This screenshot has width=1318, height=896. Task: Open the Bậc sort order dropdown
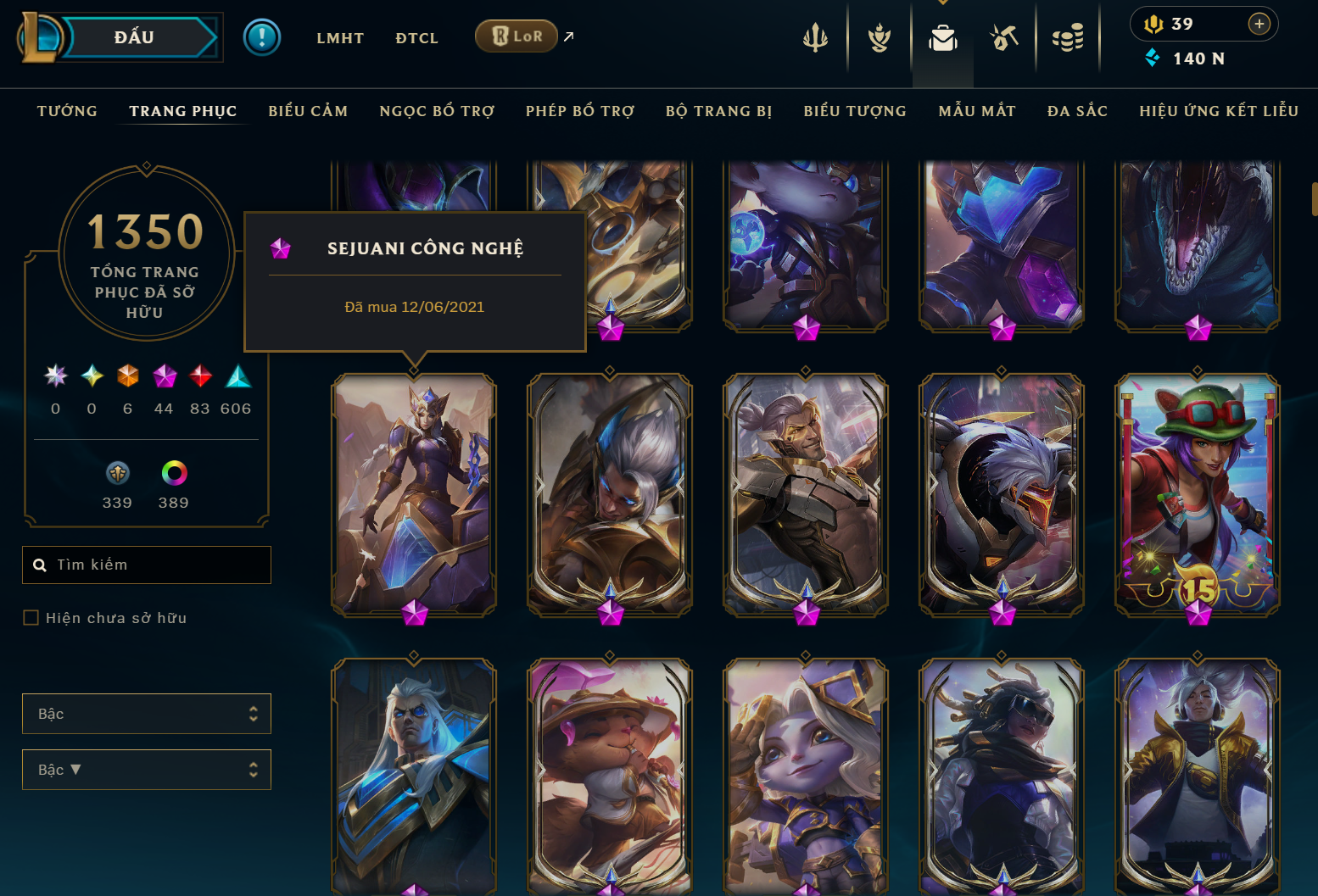click(x=146, y=770)
